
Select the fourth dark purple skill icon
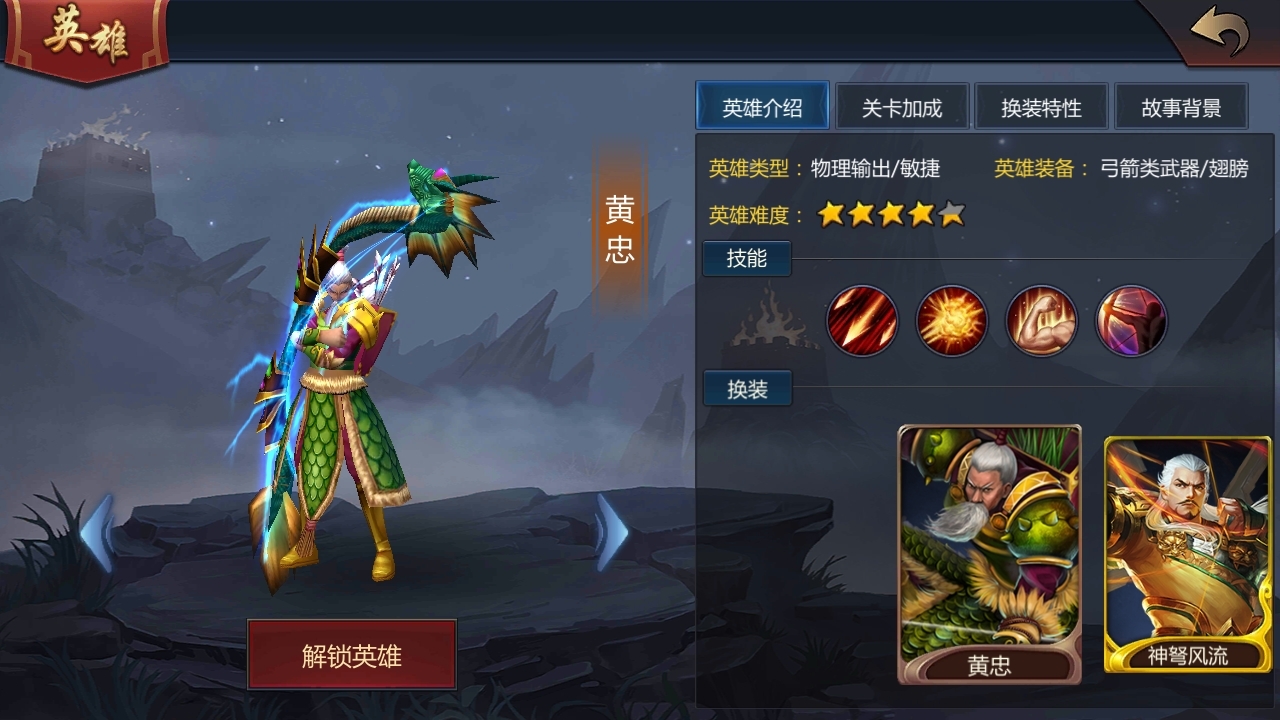click(1129, 322)
